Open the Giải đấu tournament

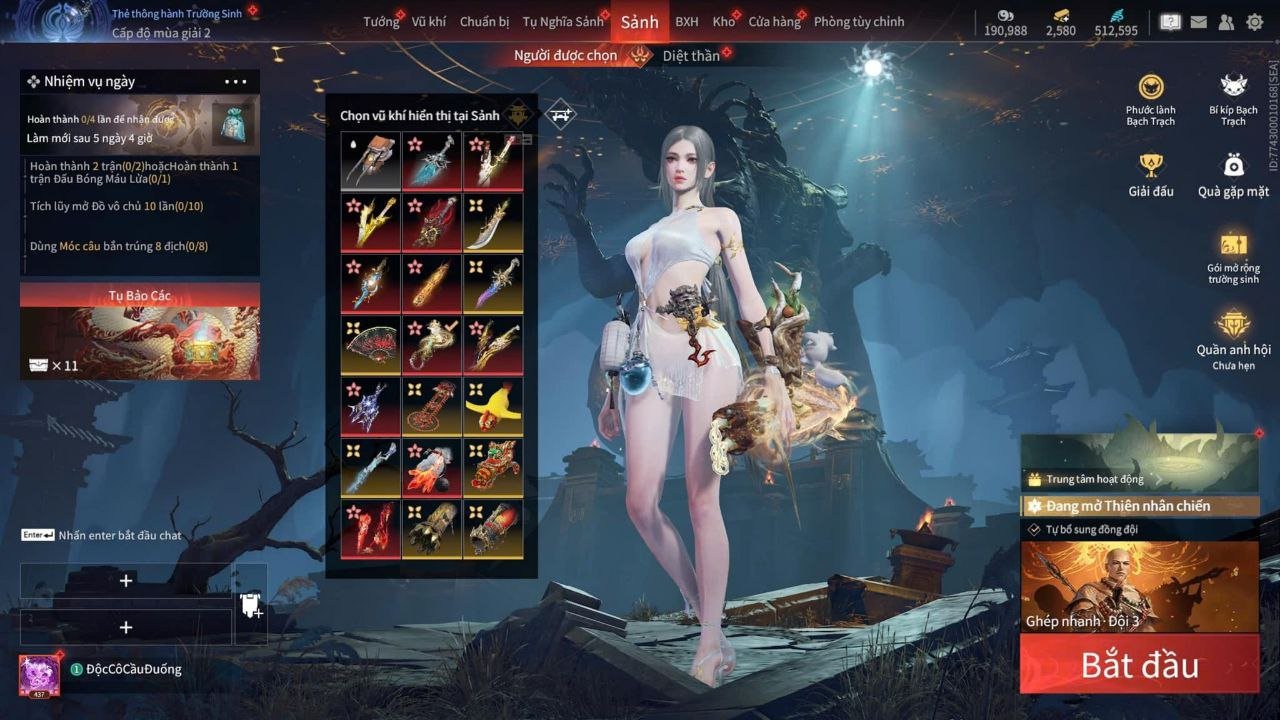[x=1151, y=174]
